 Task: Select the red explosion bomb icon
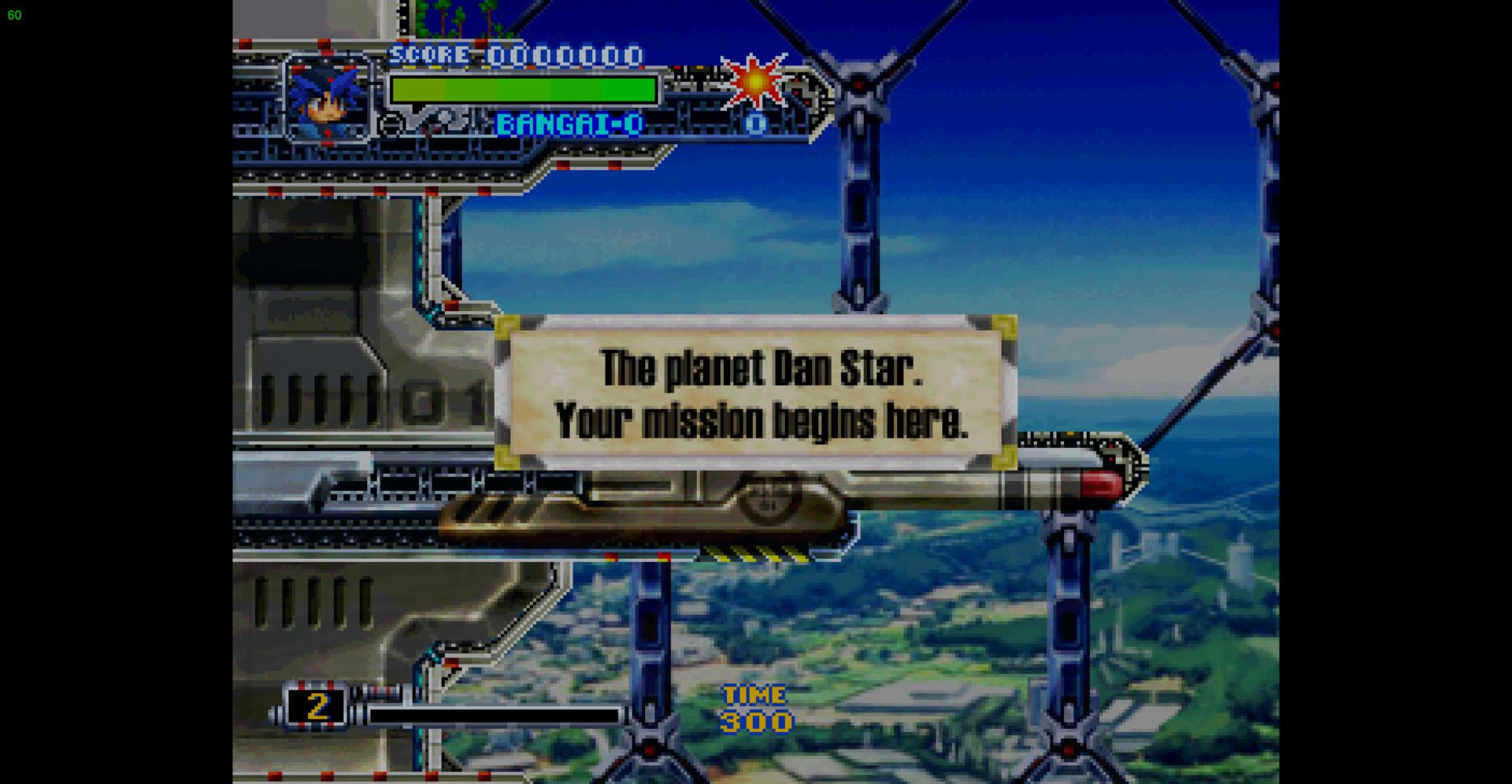point(755,81)
